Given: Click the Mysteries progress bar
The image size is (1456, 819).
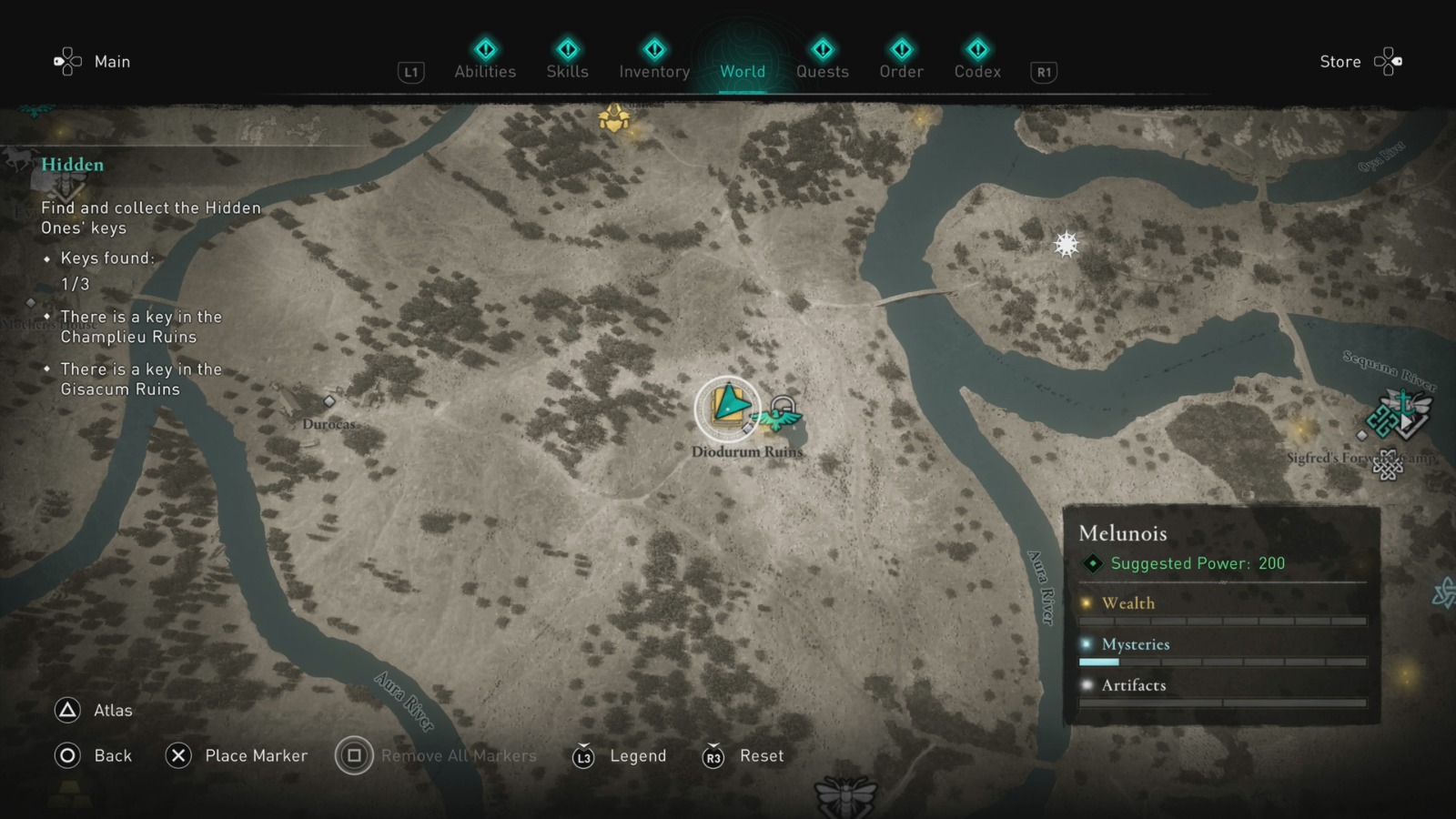Looking at the screenshot, I should [1224, 662].
